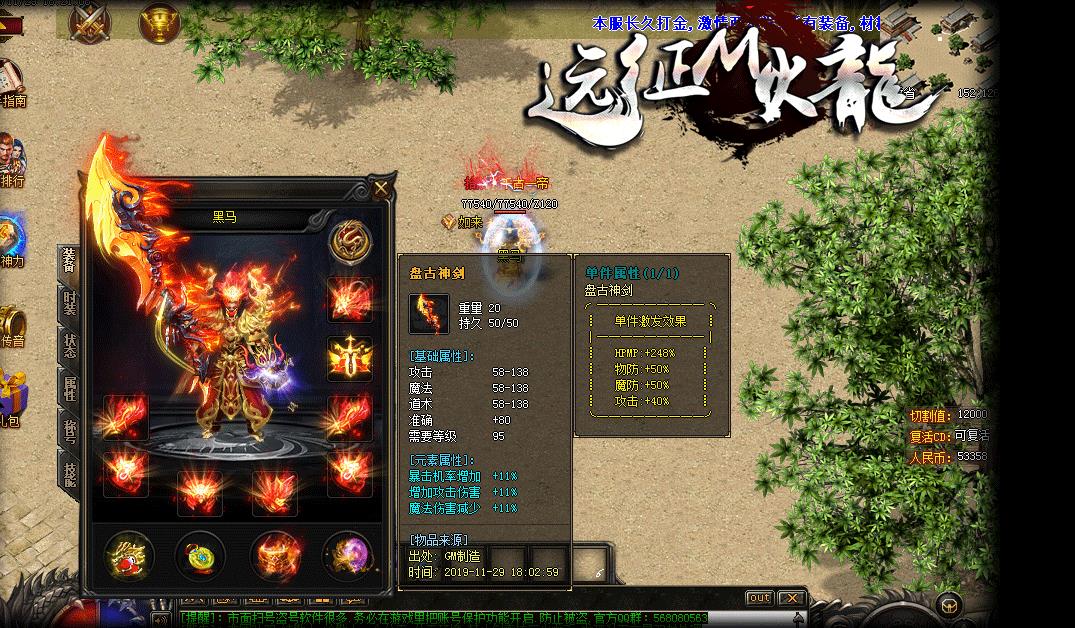Click the out button
The width and height of the screenshot is (1075, 628).
coord(760,598)
